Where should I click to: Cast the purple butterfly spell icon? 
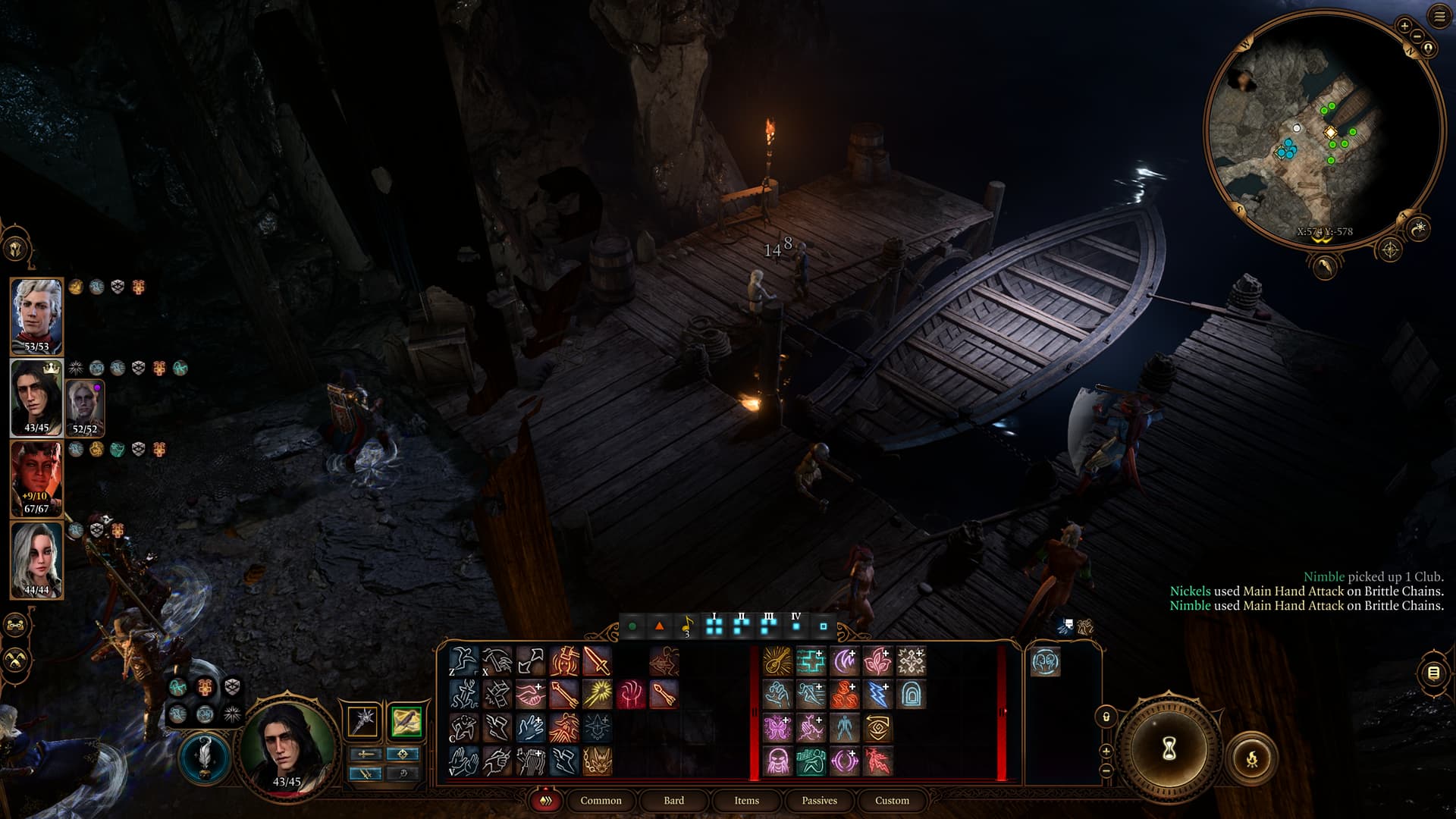coord(777,728)
